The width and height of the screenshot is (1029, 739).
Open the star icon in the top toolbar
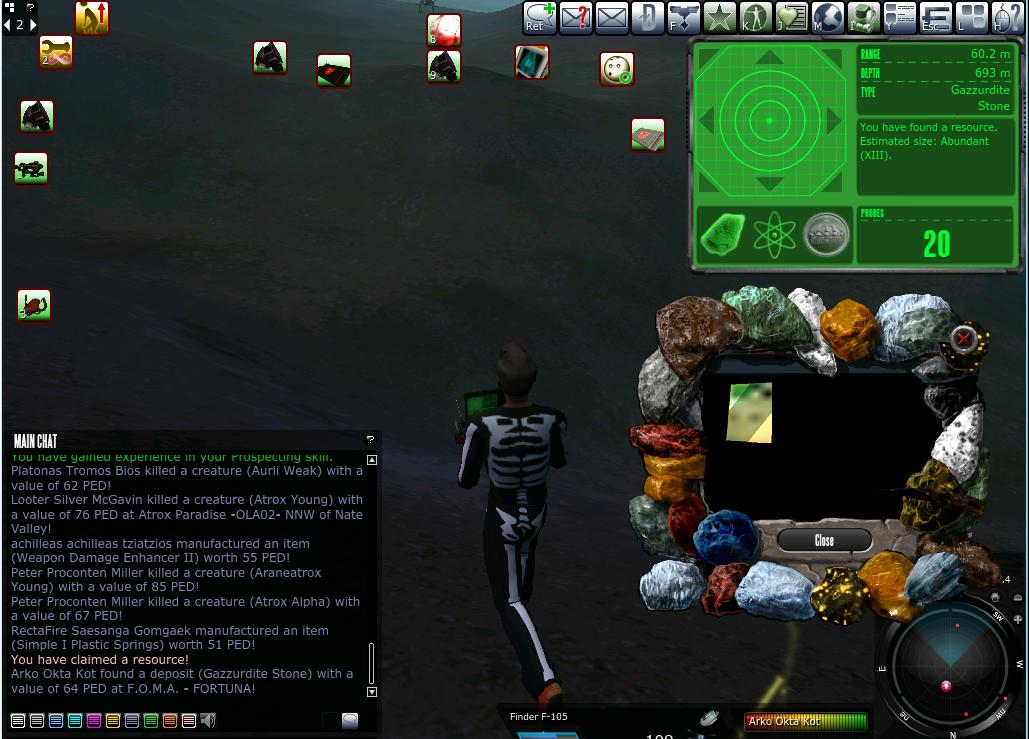tap(719, 17)
